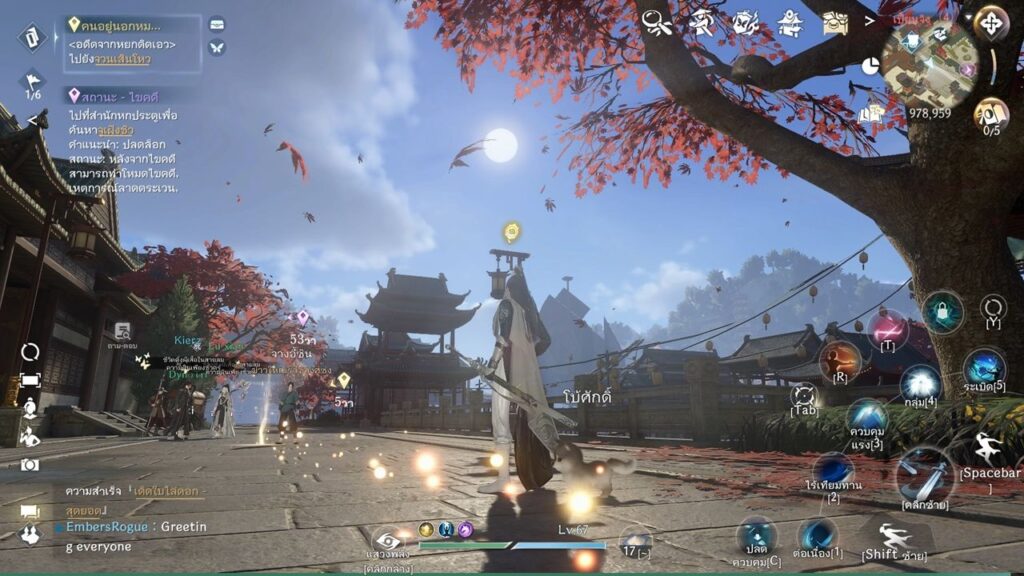This screenshot has height=576, width=1024.
Task: Use the white burst skill labeled กลุ่ม[4]
Action: point(920,383)
